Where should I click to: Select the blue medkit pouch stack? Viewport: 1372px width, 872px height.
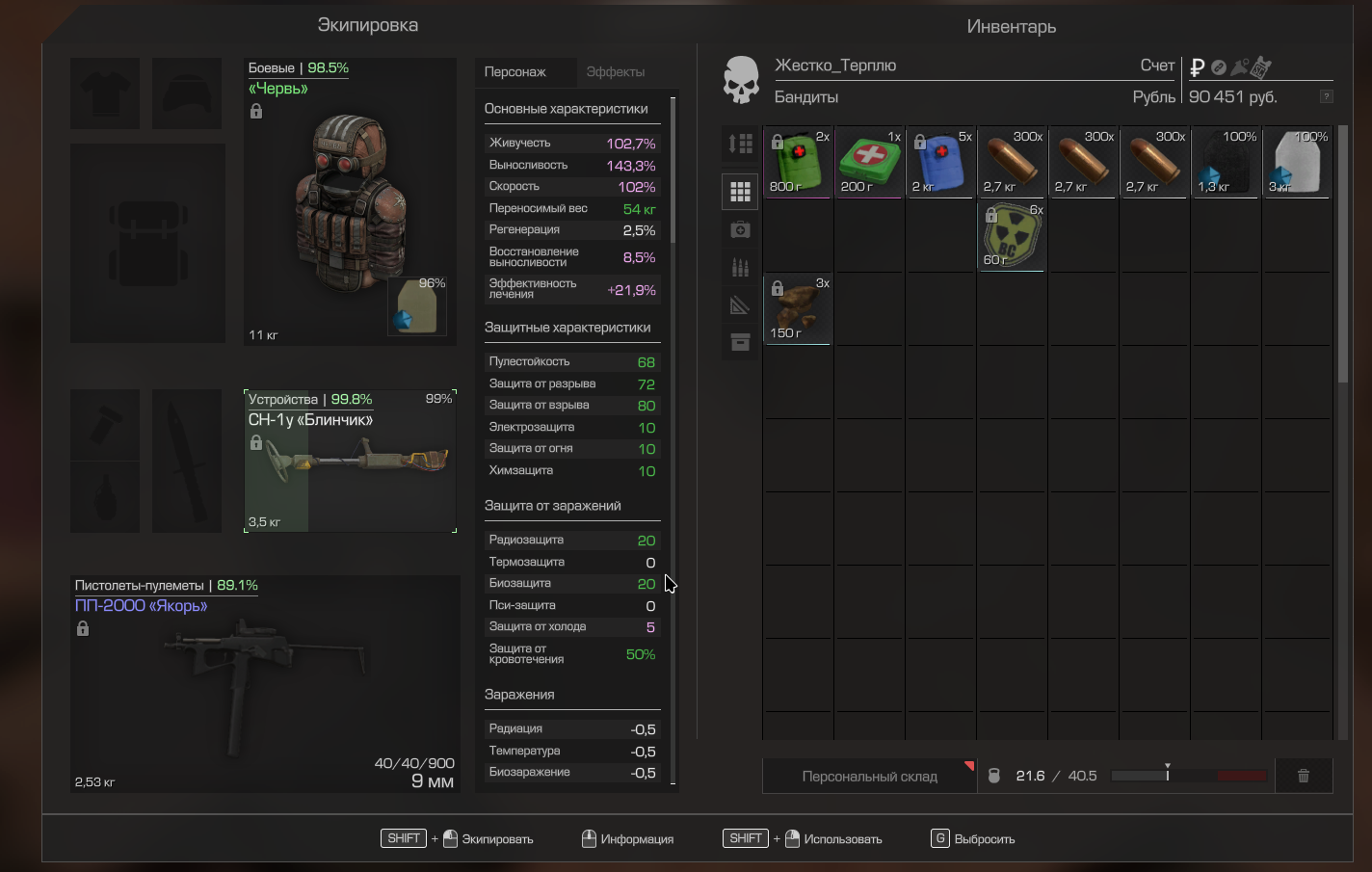click(x=940, y=162)
